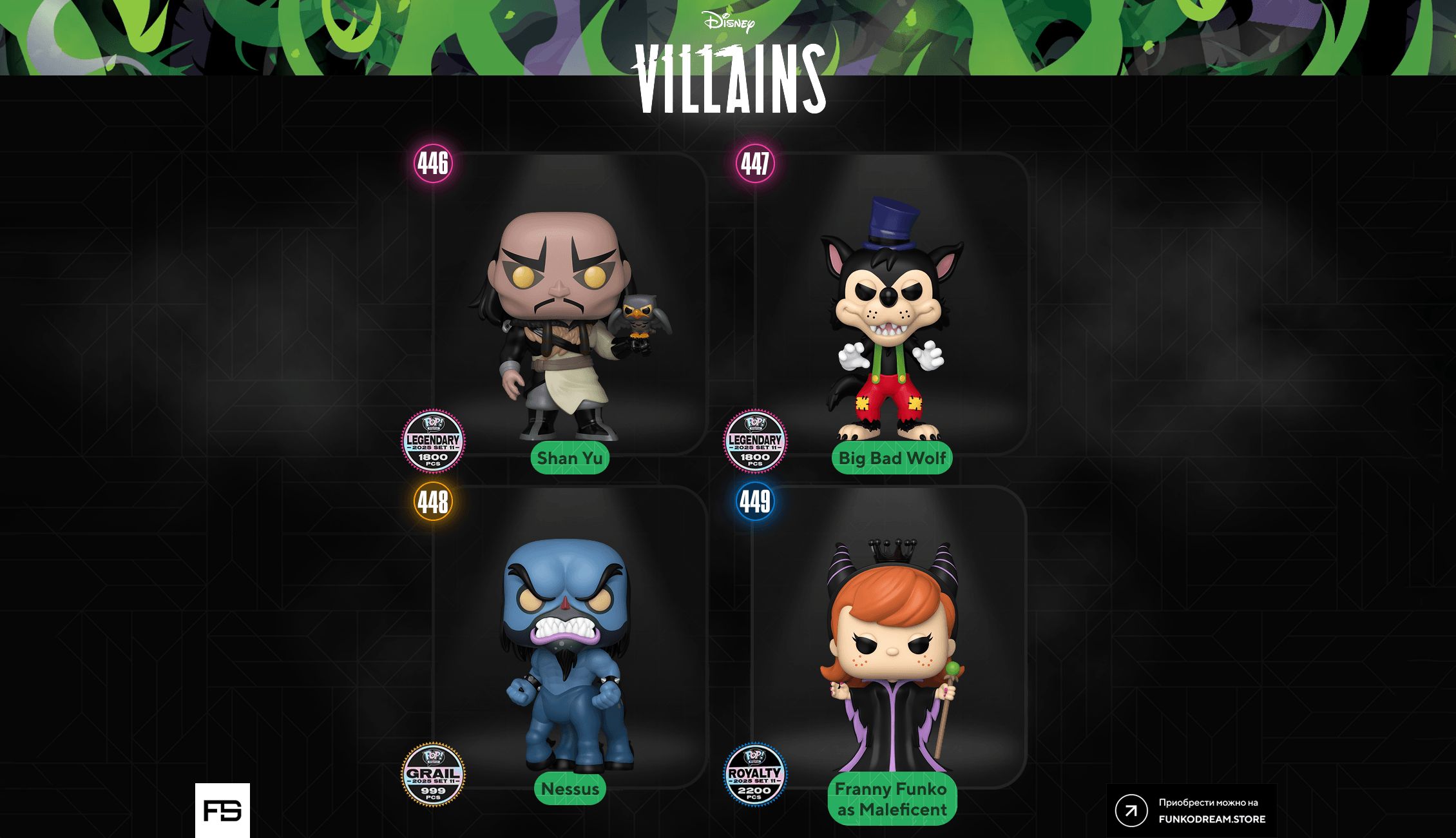Click the number 446 badge

433,164
